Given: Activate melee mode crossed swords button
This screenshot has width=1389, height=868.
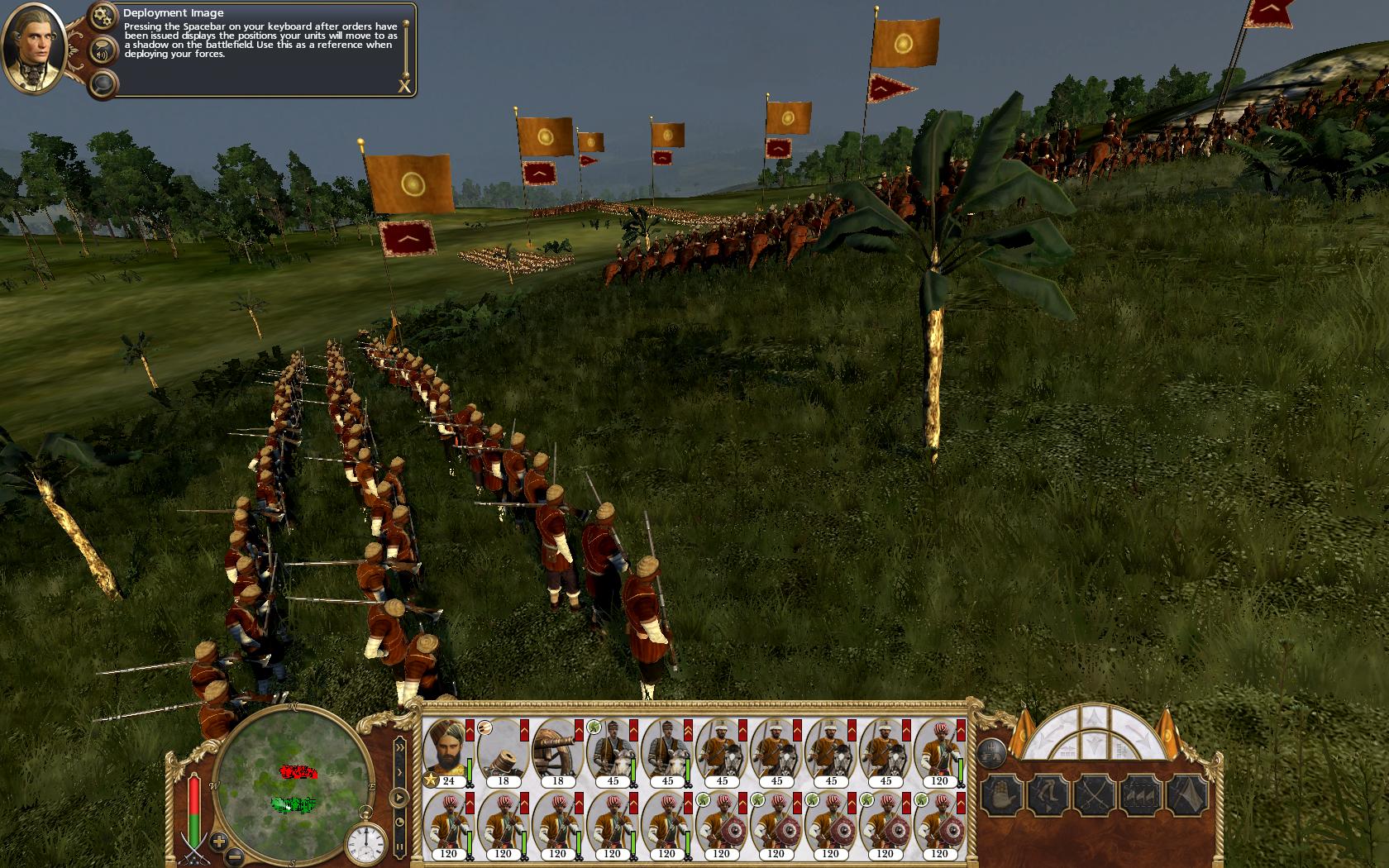Looking at the screenshot, I should (x=1095, y=795).
